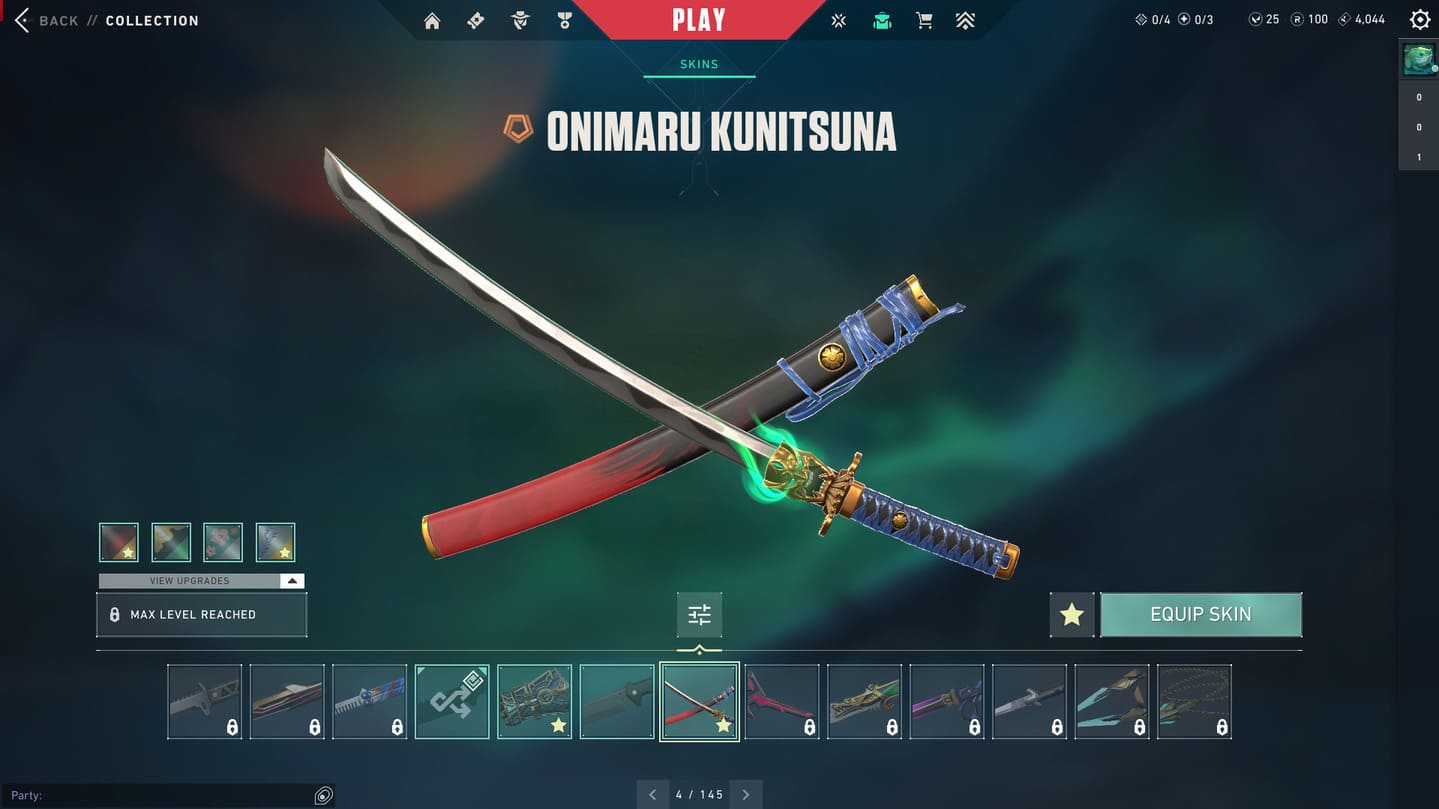
Task: Open the skin filter sliders button
Action: pos(699,615)
